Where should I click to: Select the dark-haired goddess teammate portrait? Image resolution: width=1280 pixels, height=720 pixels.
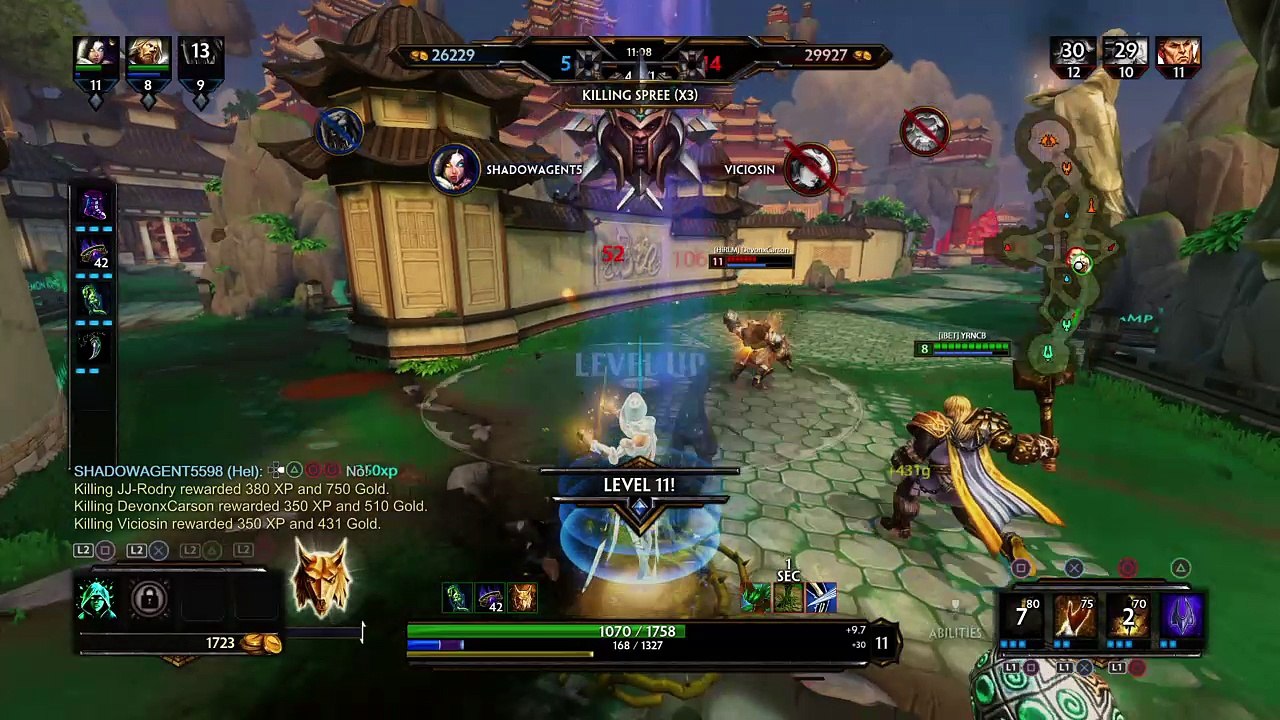(96, 56)
